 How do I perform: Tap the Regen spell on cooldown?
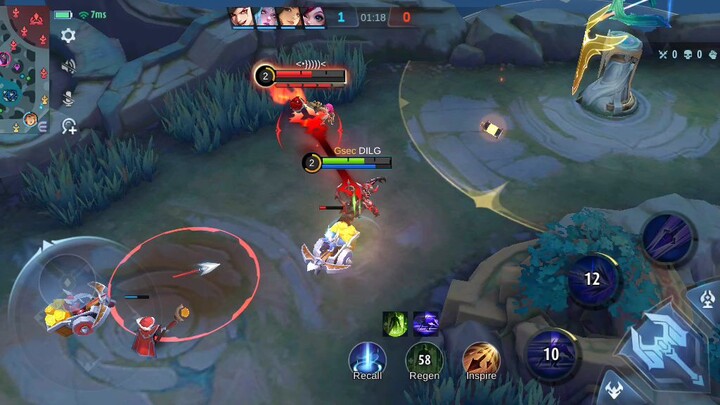(x=424, y=358)
